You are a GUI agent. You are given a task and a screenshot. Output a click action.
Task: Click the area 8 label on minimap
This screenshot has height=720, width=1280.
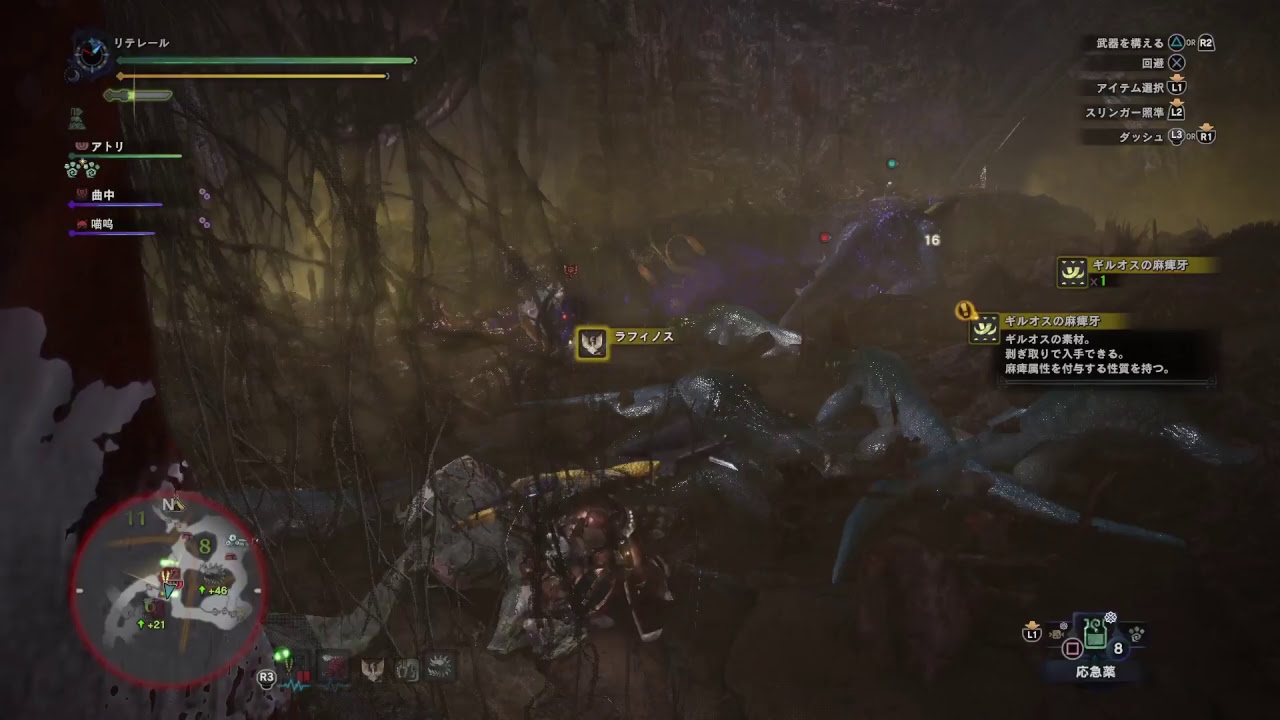click(x=204, y=546)
